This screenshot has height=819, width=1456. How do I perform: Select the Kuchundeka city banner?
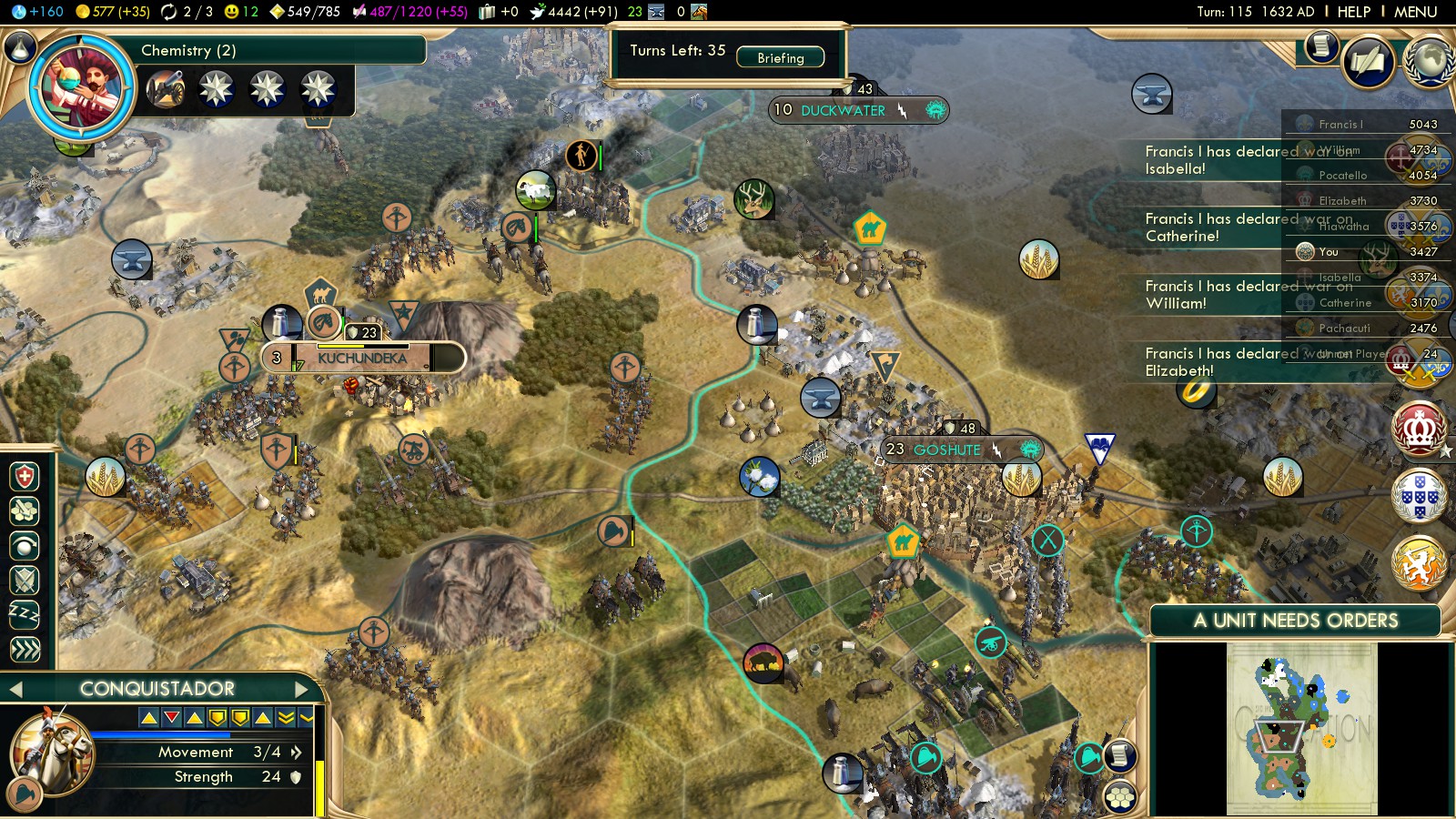coord(362,358)
